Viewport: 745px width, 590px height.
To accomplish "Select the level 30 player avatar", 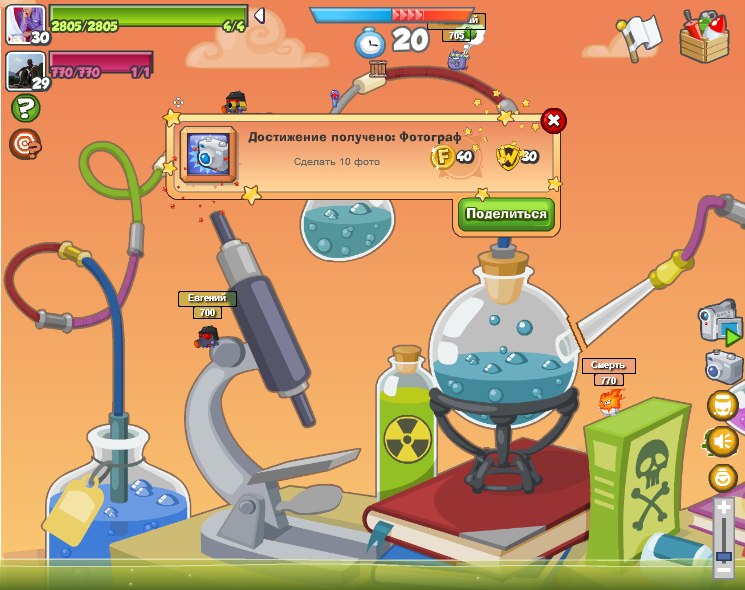I will click(x=25, y=23).
